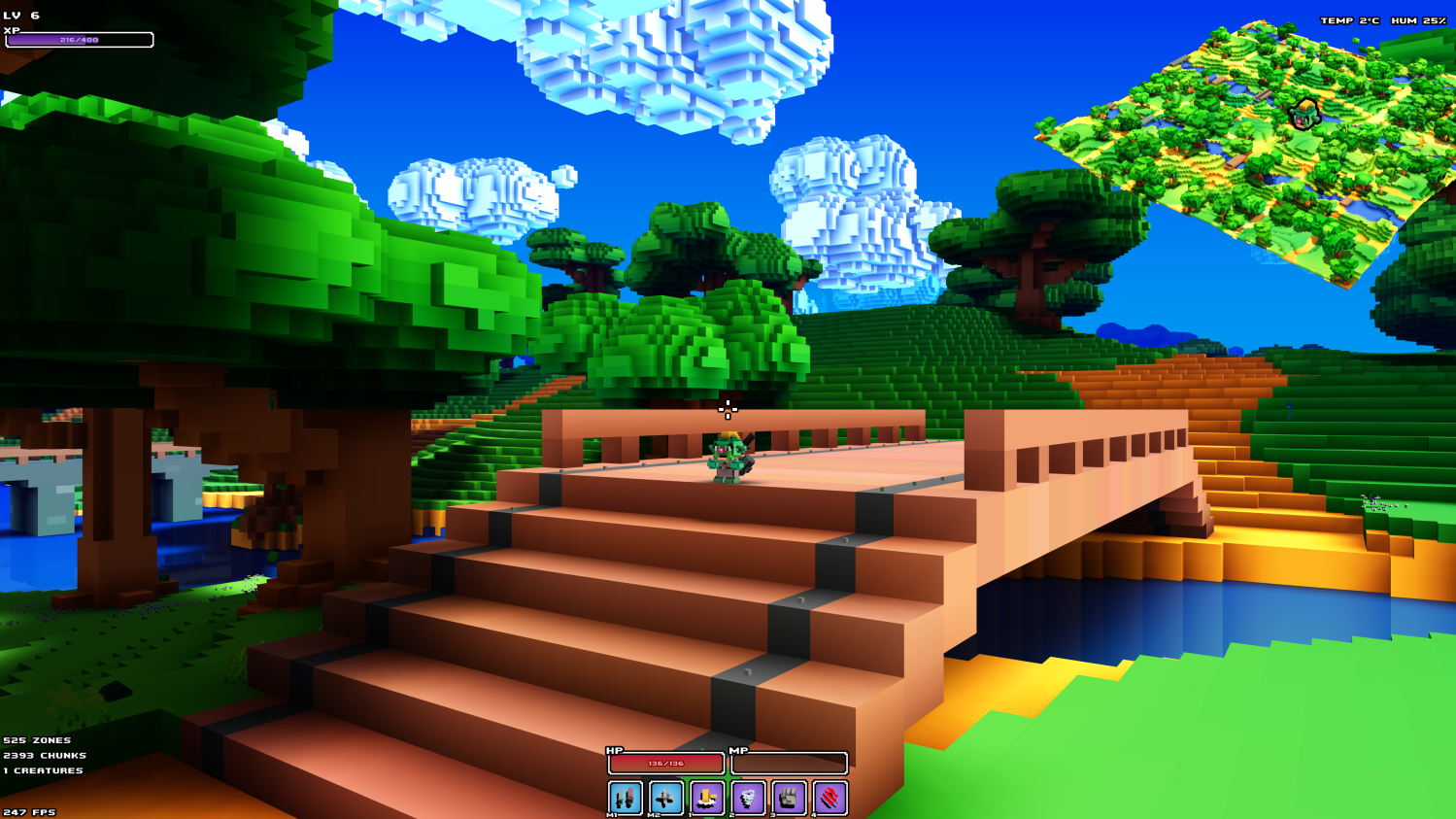This screenshot has width=1456, height=819.
Task: Click the LV 6 level label
Action: pyautogui.click(x=23, y=16)
